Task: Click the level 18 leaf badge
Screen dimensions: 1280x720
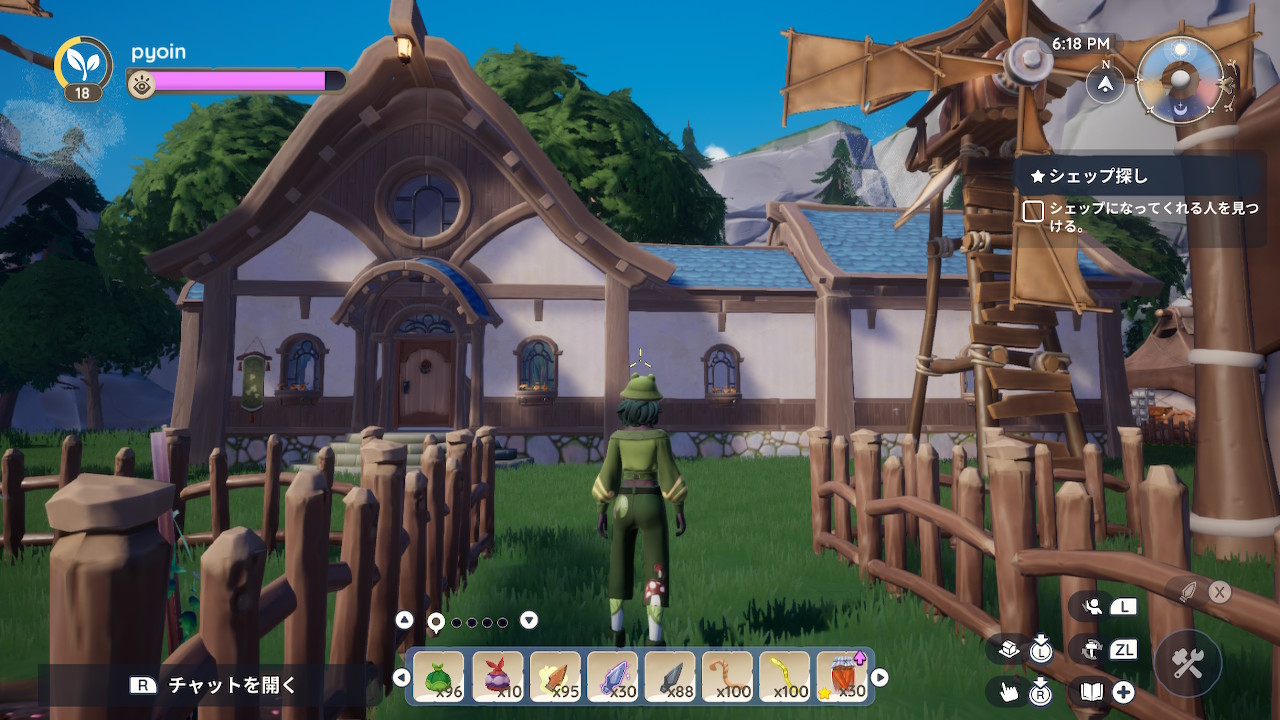Action: pyautogui.click(x=83, y=69)
